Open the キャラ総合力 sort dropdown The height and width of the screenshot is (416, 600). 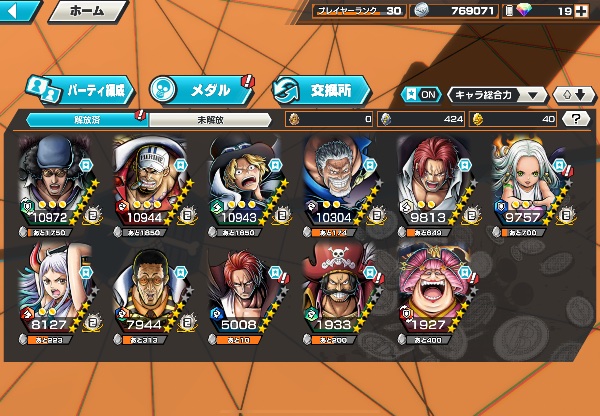[497, 95]
